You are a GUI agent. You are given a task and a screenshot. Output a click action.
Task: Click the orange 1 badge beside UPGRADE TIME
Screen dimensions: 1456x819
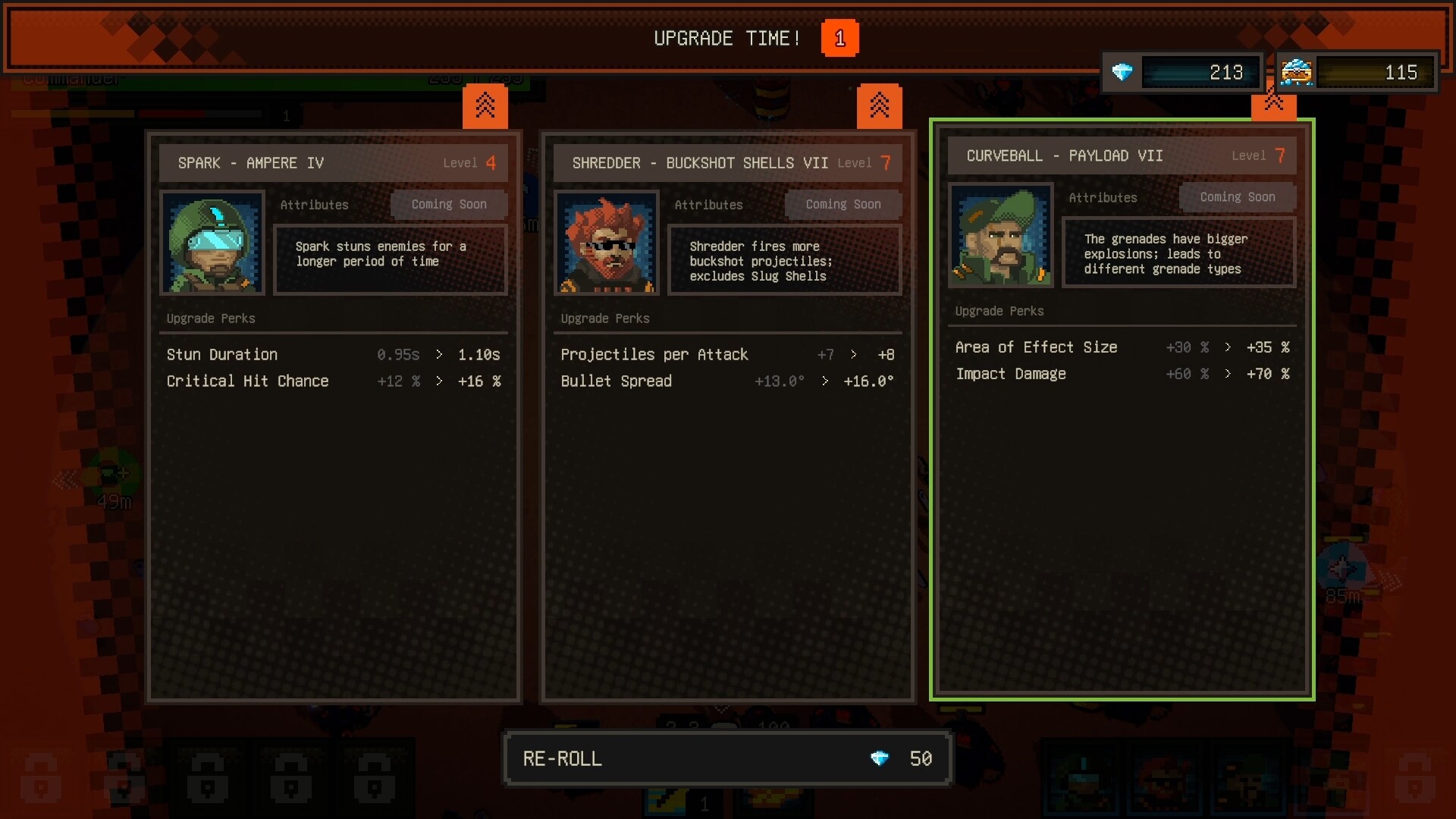tap(840, 38)
